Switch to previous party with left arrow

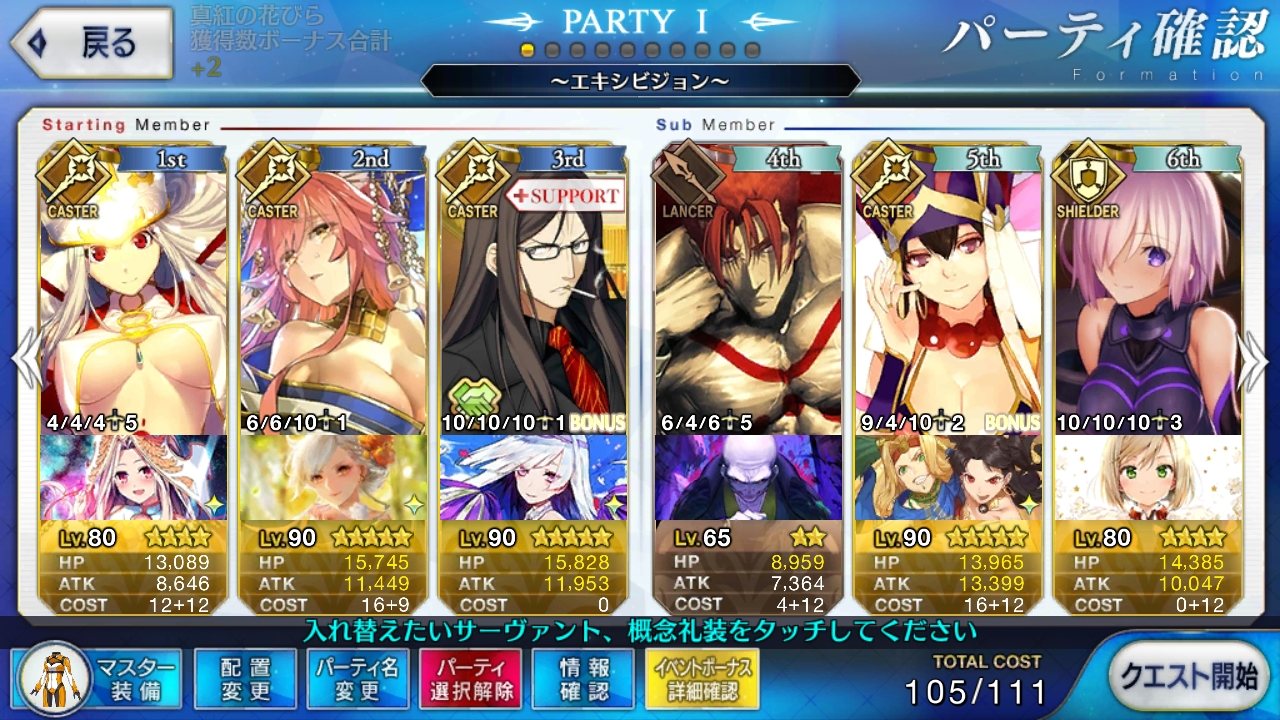[x=26, y=360]
